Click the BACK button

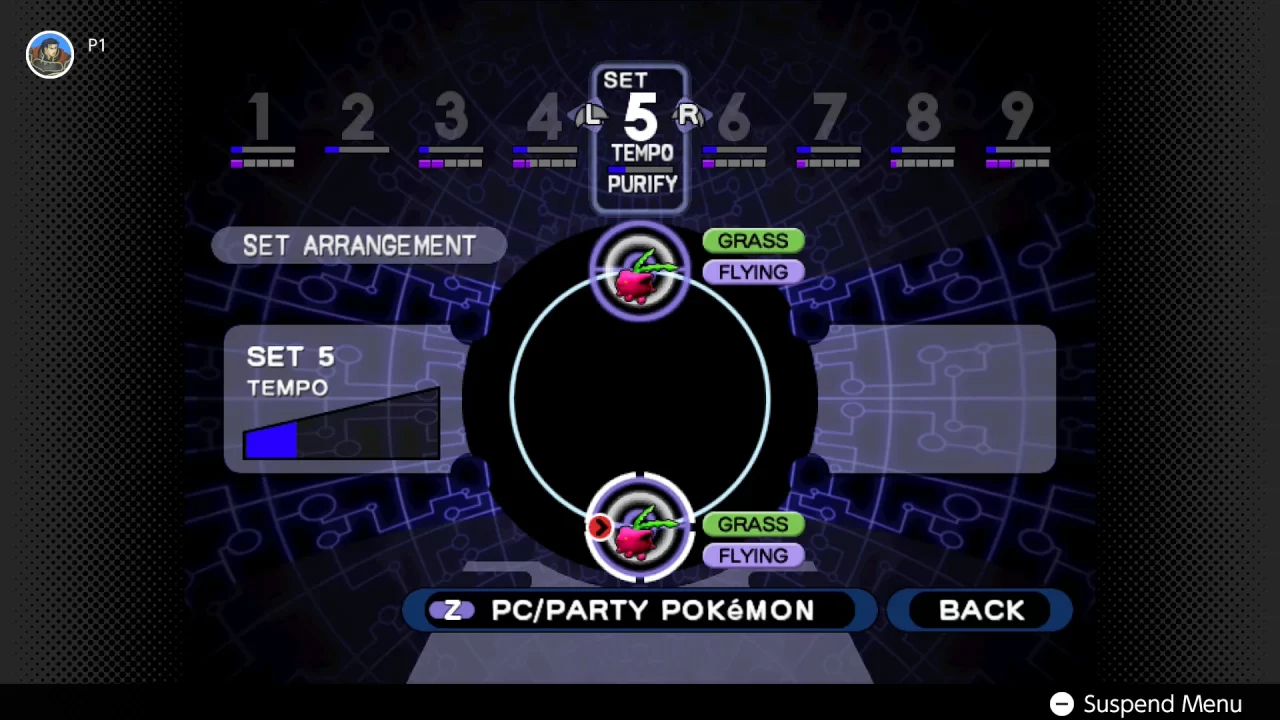(x=980, y=611)
